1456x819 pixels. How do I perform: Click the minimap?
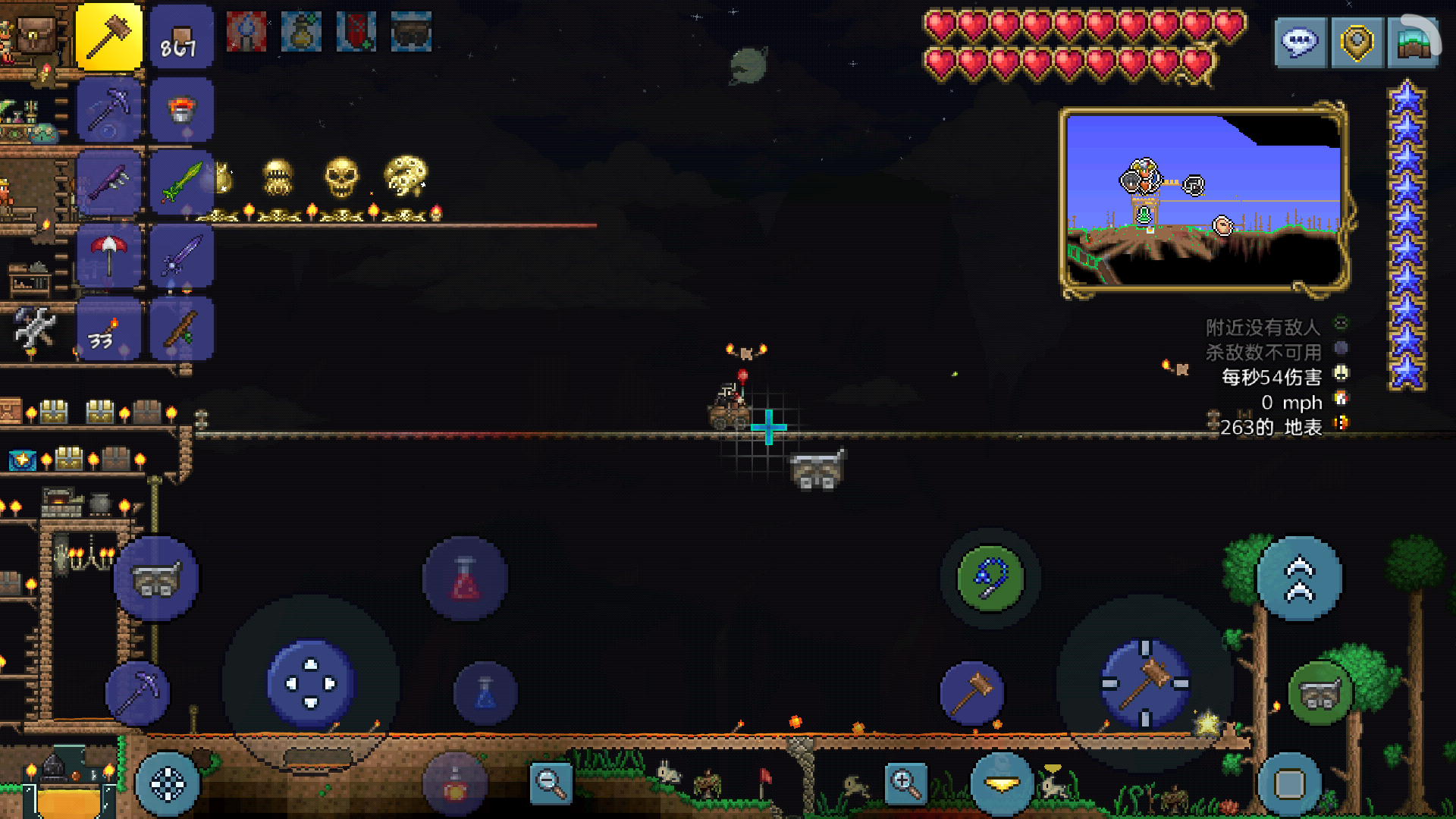click(1203, 199)
